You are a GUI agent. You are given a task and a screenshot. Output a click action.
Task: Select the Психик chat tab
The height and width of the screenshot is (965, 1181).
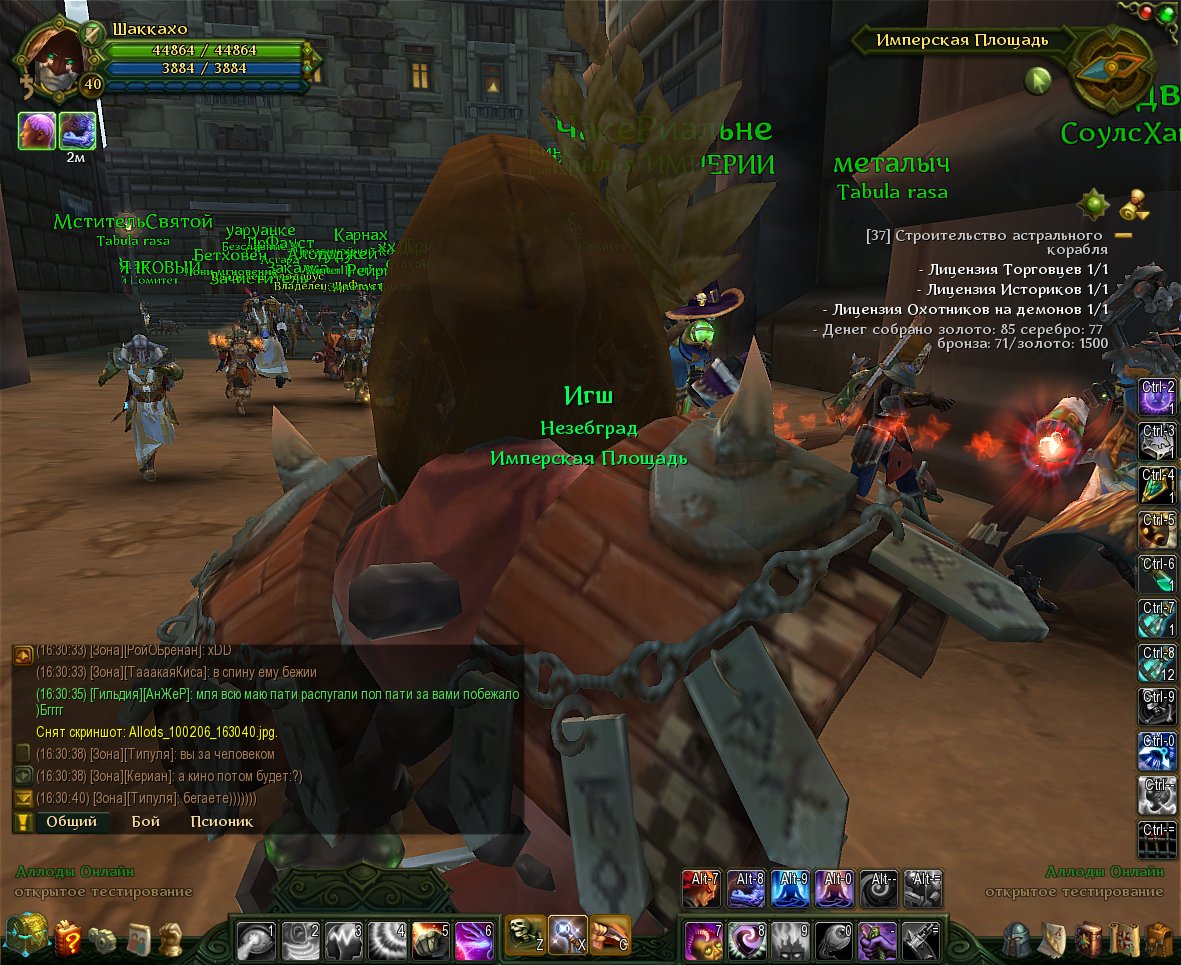click(221, 822)
